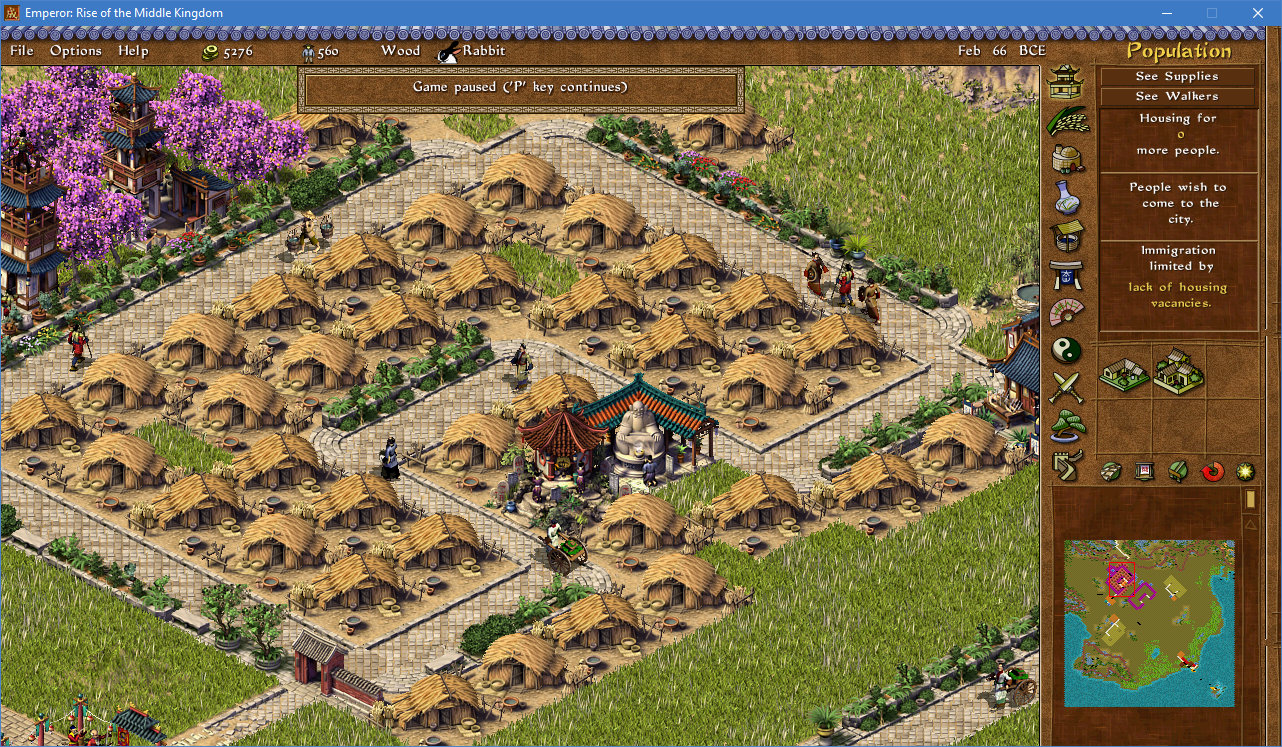Open the Options menu
This screenshot has width=1282, height=747.
coord(75,50)
